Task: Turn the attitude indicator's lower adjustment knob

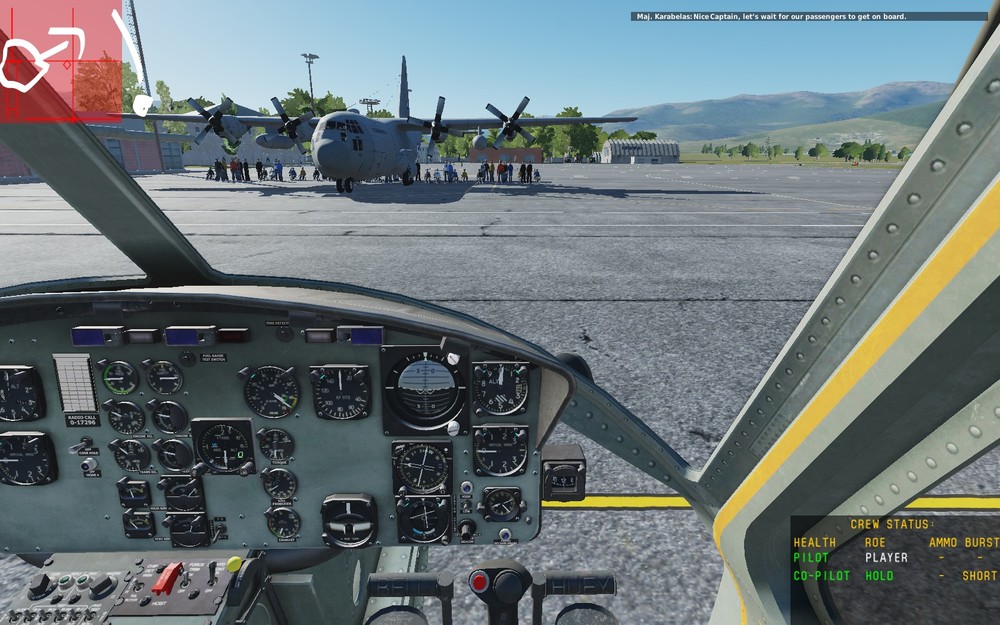Action: (x=453, y=427)
